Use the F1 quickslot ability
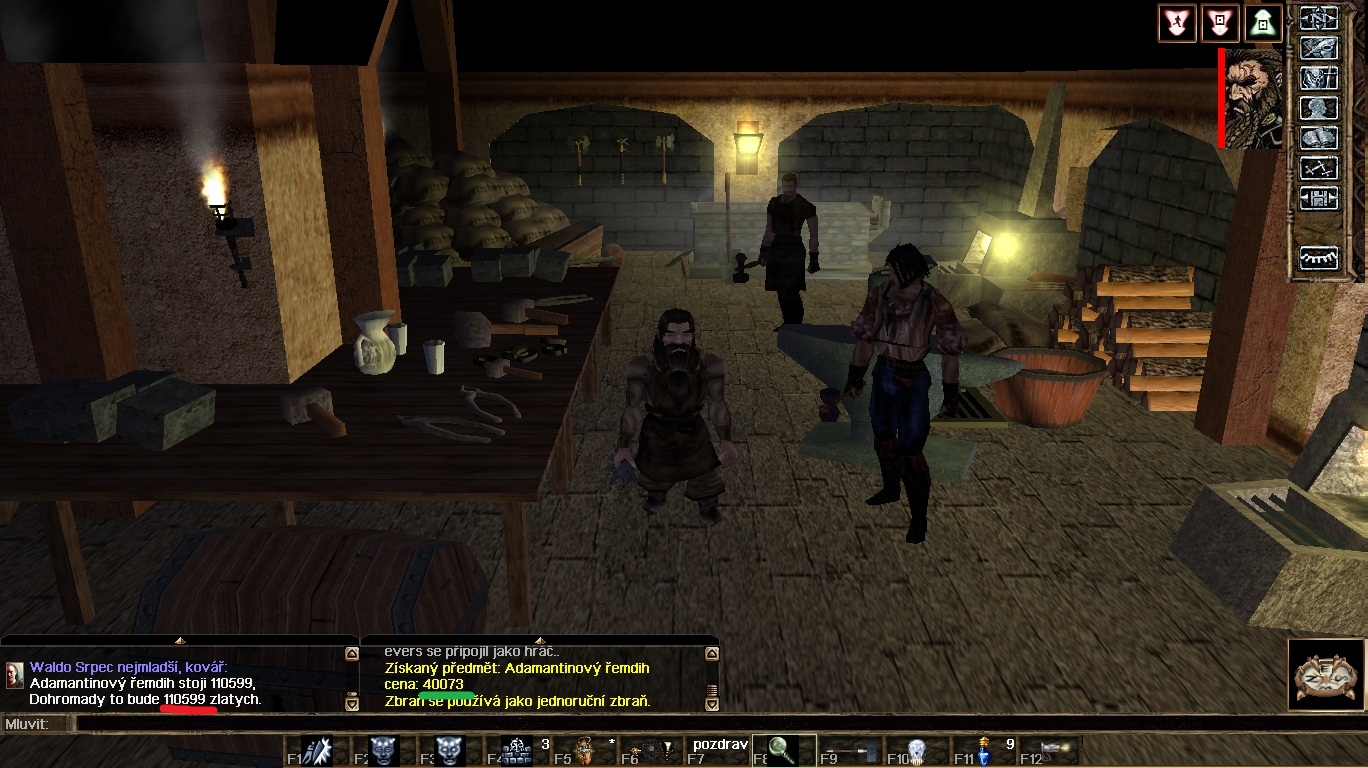Viewport: 1368px width, 768px height. click(x=319, y=750)
